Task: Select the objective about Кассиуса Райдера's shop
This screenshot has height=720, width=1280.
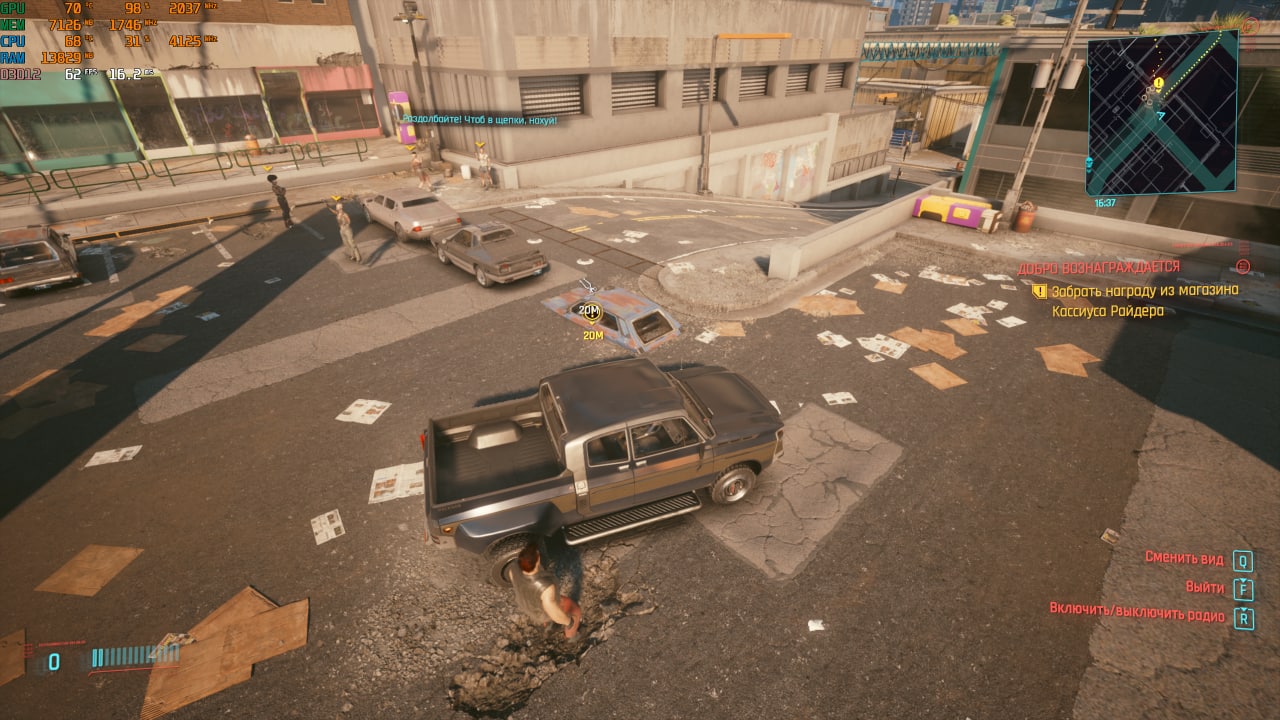Action: click(1144, 300)
